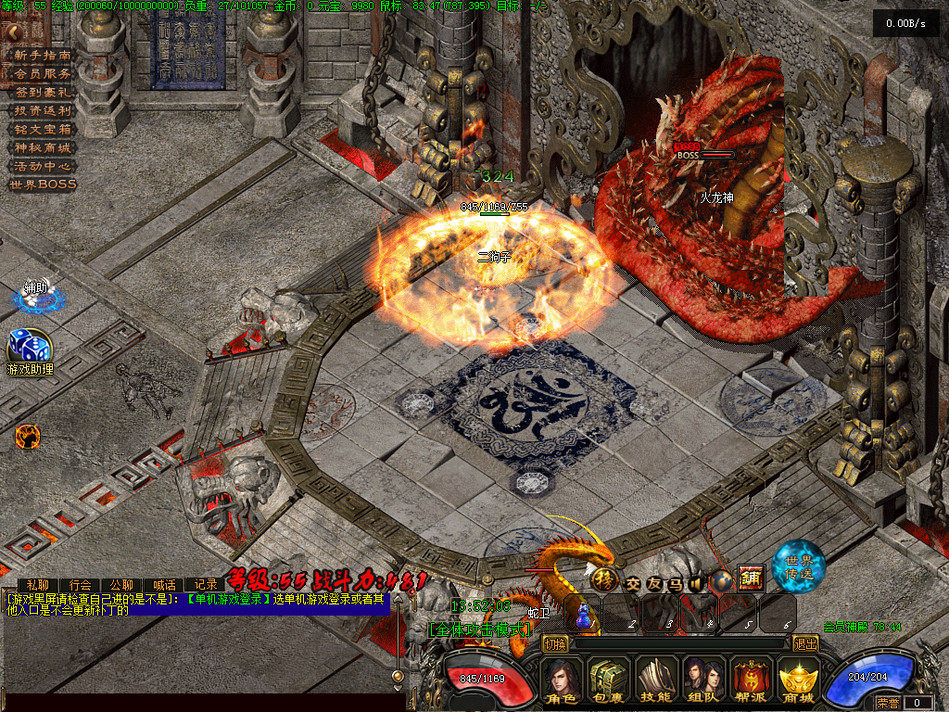949x712 pixels.
Task: Switch to the 私聊 private chat tab
Action: (x=38, y=584)
